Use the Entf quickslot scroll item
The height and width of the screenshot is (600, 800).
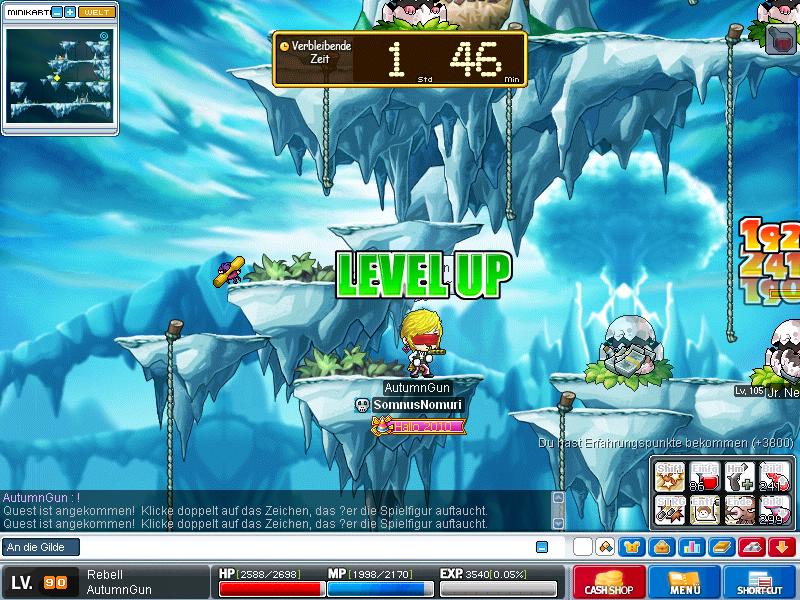click(x=703, y=510)
